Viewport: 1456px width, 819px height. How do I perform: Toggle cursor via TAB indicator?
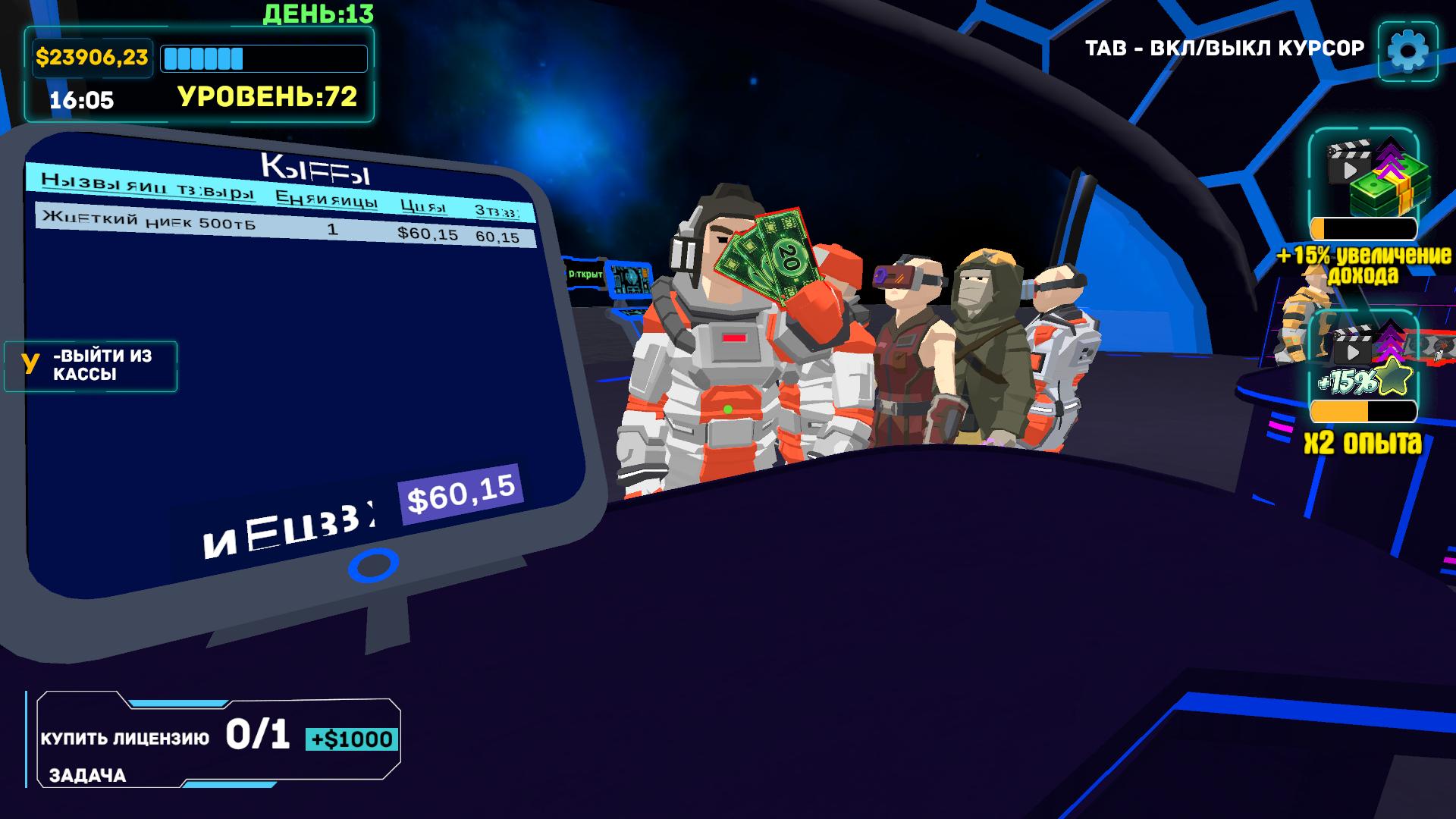pos(1224,46)
